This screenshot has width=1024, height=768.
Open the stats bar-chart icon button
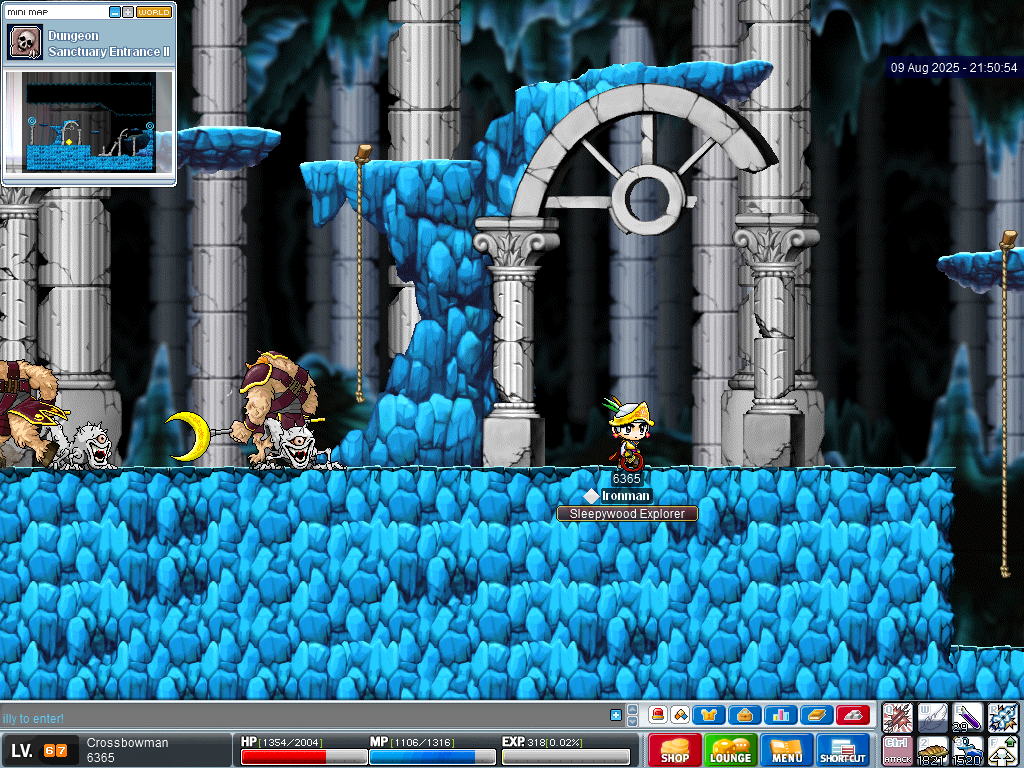[x=780, y=715]
